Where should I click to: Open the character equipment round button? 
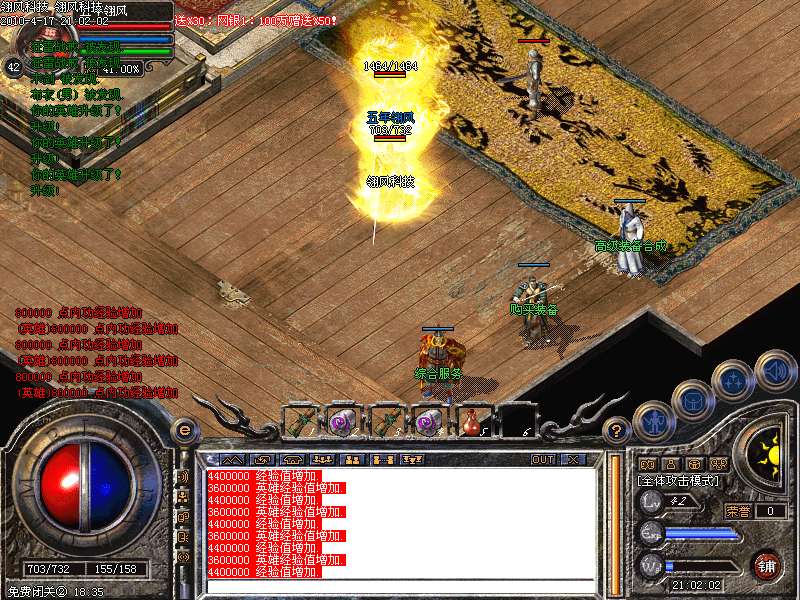point(654,421)
